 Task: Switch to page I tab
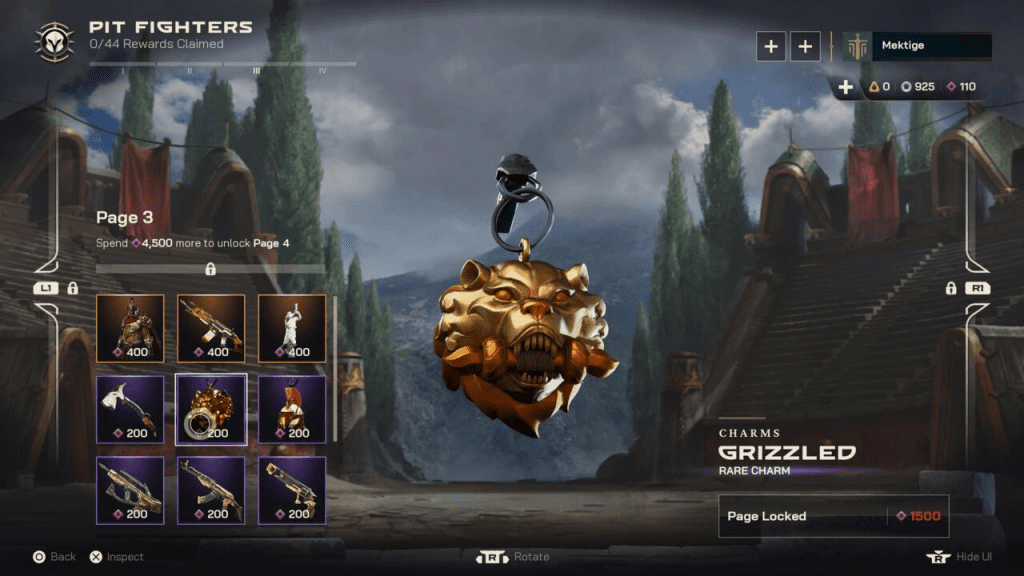tap(123, 69)
